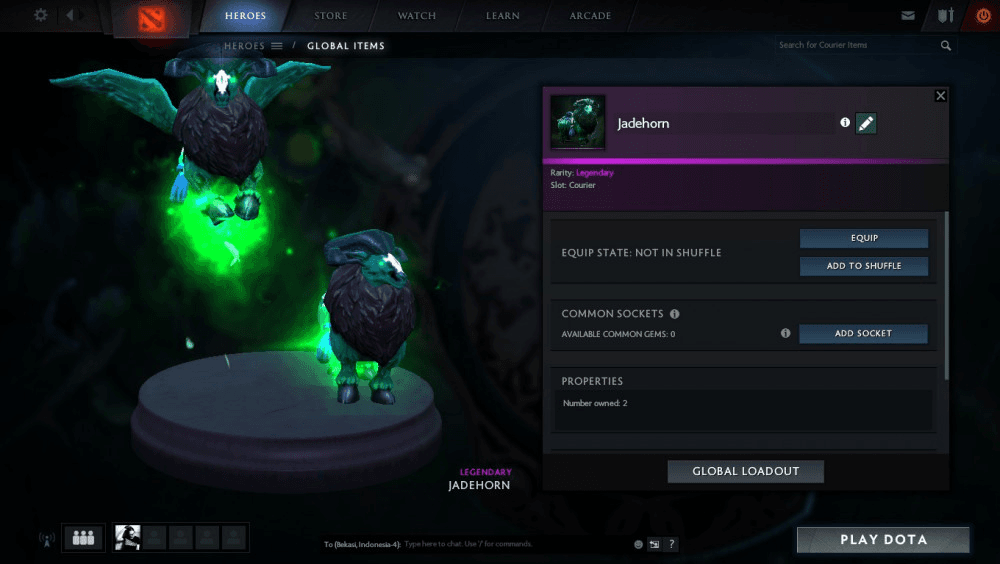Open the Global Loadout
The image size is (1000, 564).
745,471
